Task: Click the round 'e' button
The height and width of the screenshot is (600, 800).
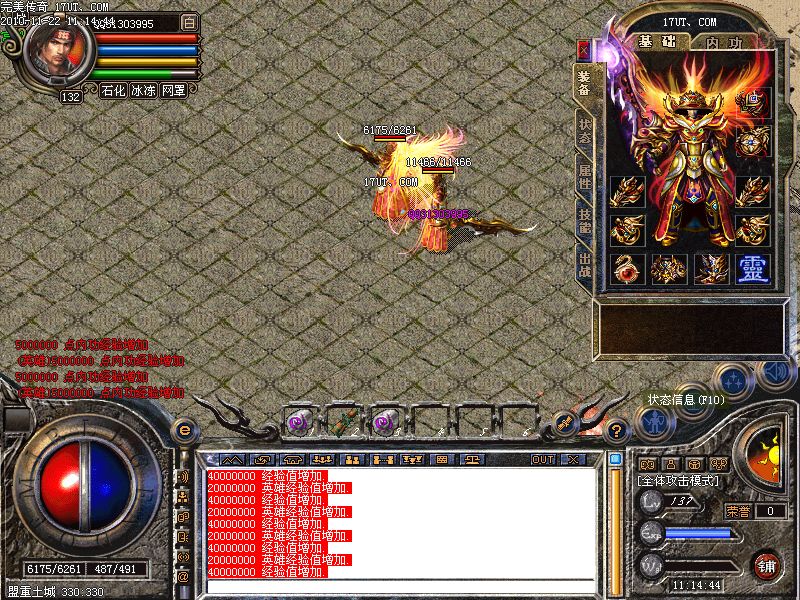Action: [x=184, y=430]
